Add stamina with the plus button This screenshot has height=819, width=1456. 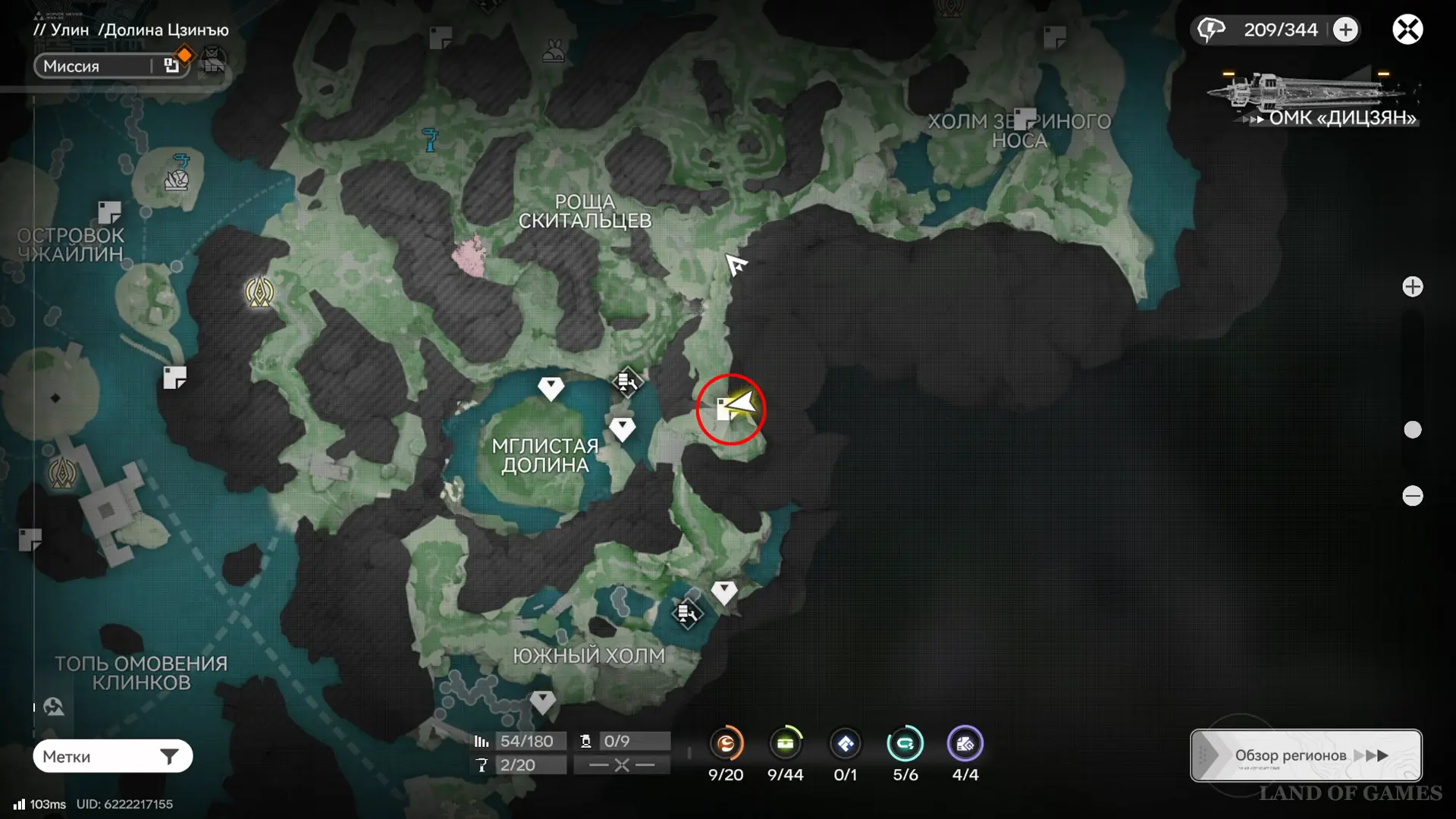(1345, 30)
